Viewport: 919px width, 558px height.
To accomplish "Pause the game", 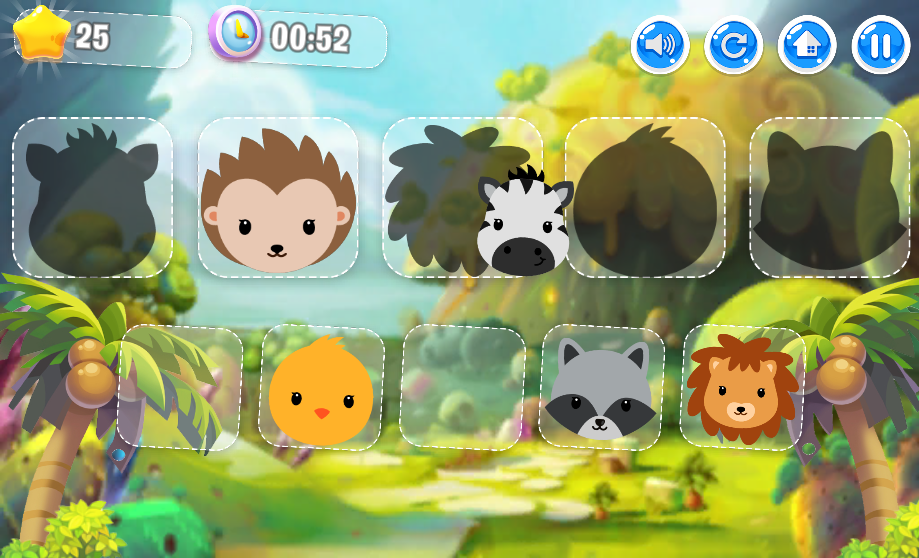I will (881, 45).
